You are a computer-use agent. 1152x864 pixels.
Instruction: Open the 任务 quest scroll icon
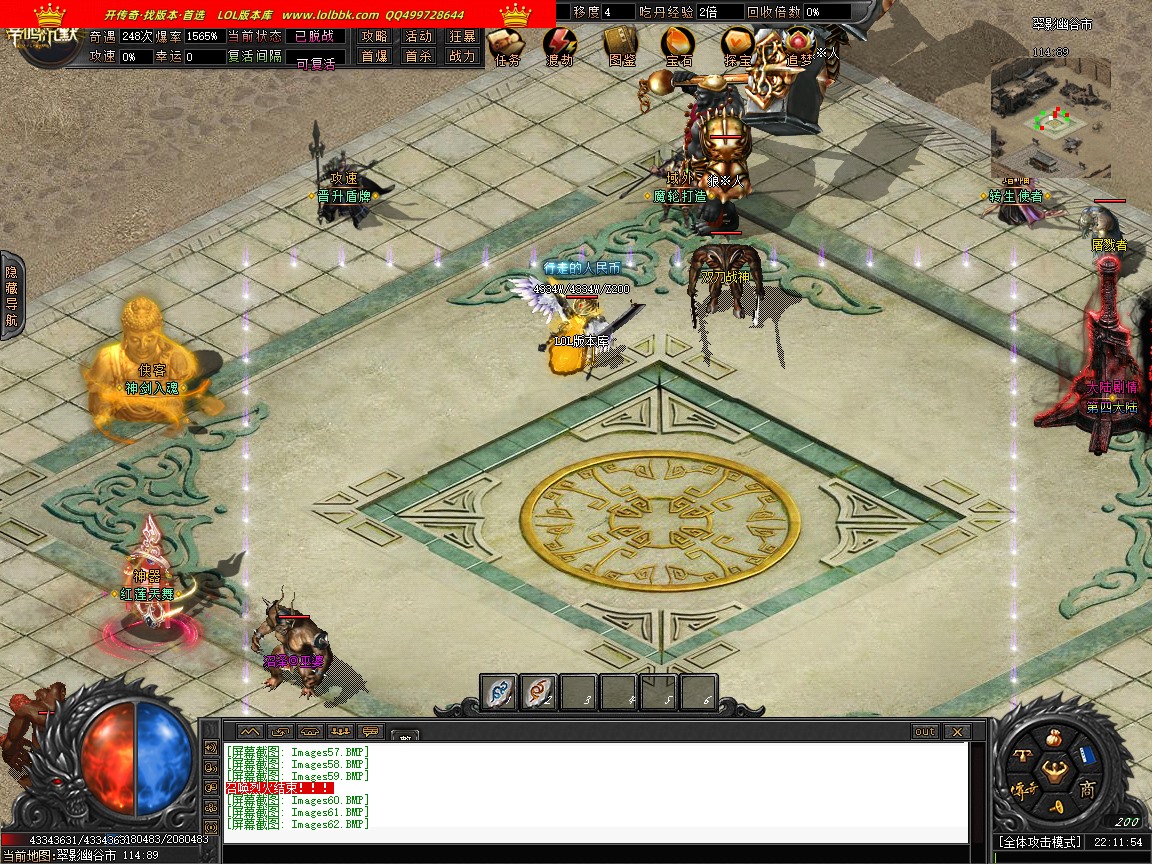click(507, 44)
